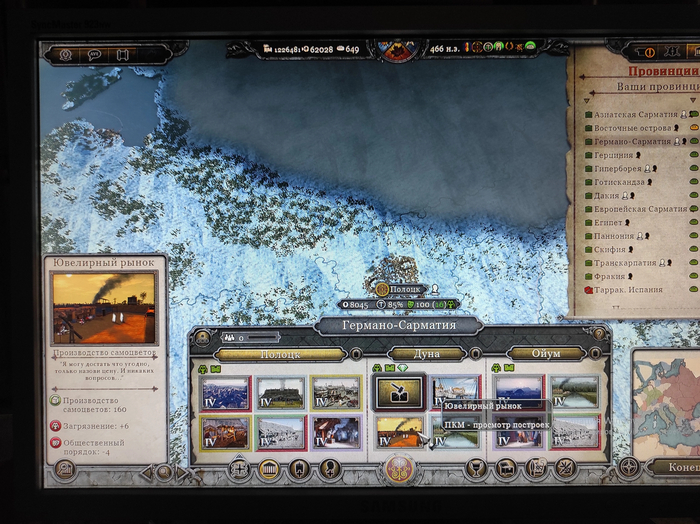Select the Ойум settlement header
Screen dimensions: 700x524
pyautogui.click(x=545, y=354)
